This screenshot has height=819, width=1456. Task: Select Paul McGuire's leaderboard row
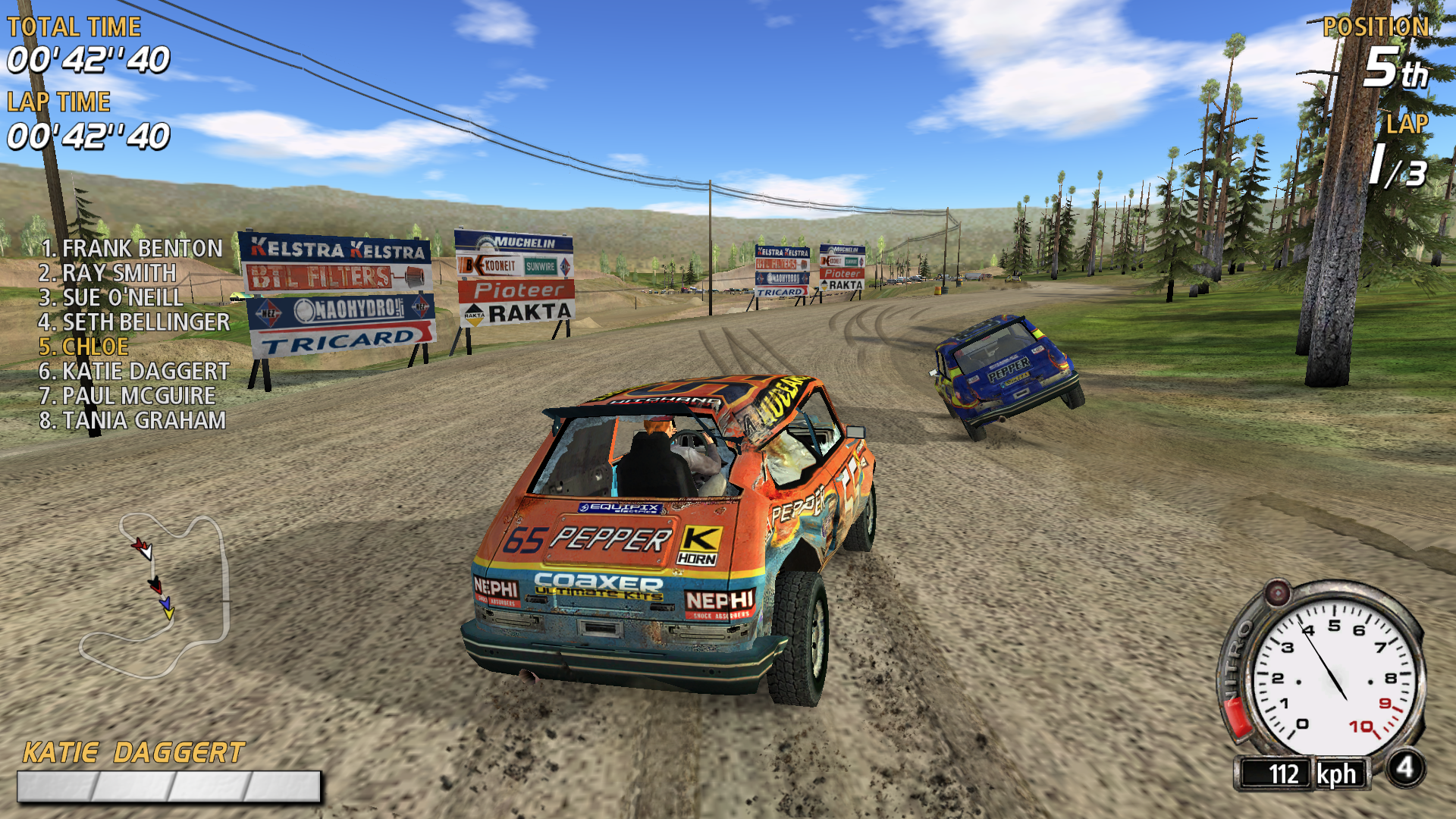pyautogui.click(x=127, y=396)
